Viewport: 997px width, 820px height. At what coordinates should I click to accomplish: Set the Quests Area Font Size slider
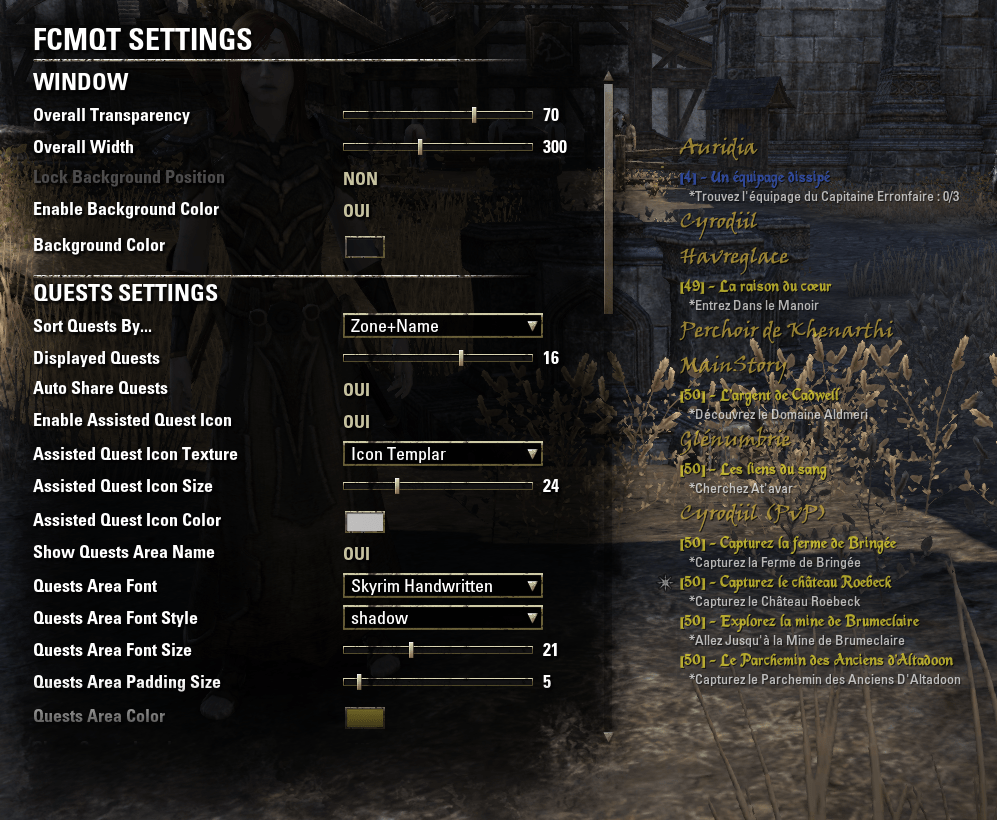411,650
